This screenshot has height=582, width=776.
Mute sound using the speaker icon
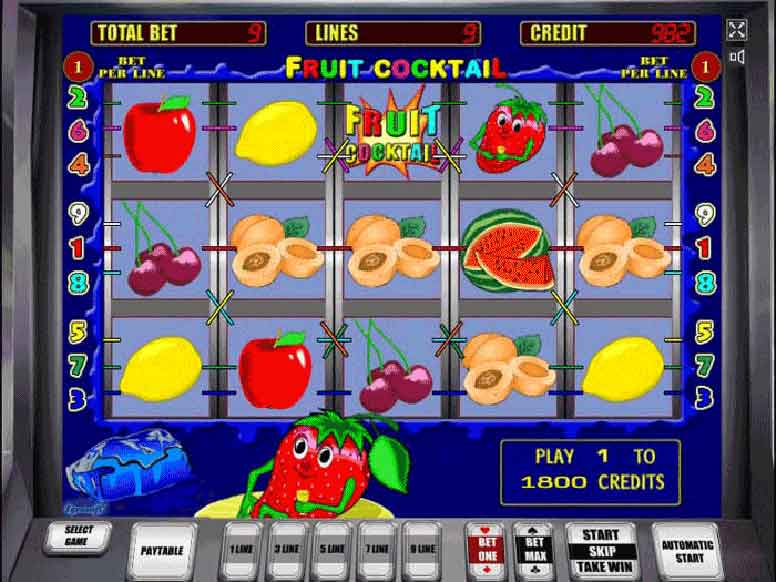point(737,57)
